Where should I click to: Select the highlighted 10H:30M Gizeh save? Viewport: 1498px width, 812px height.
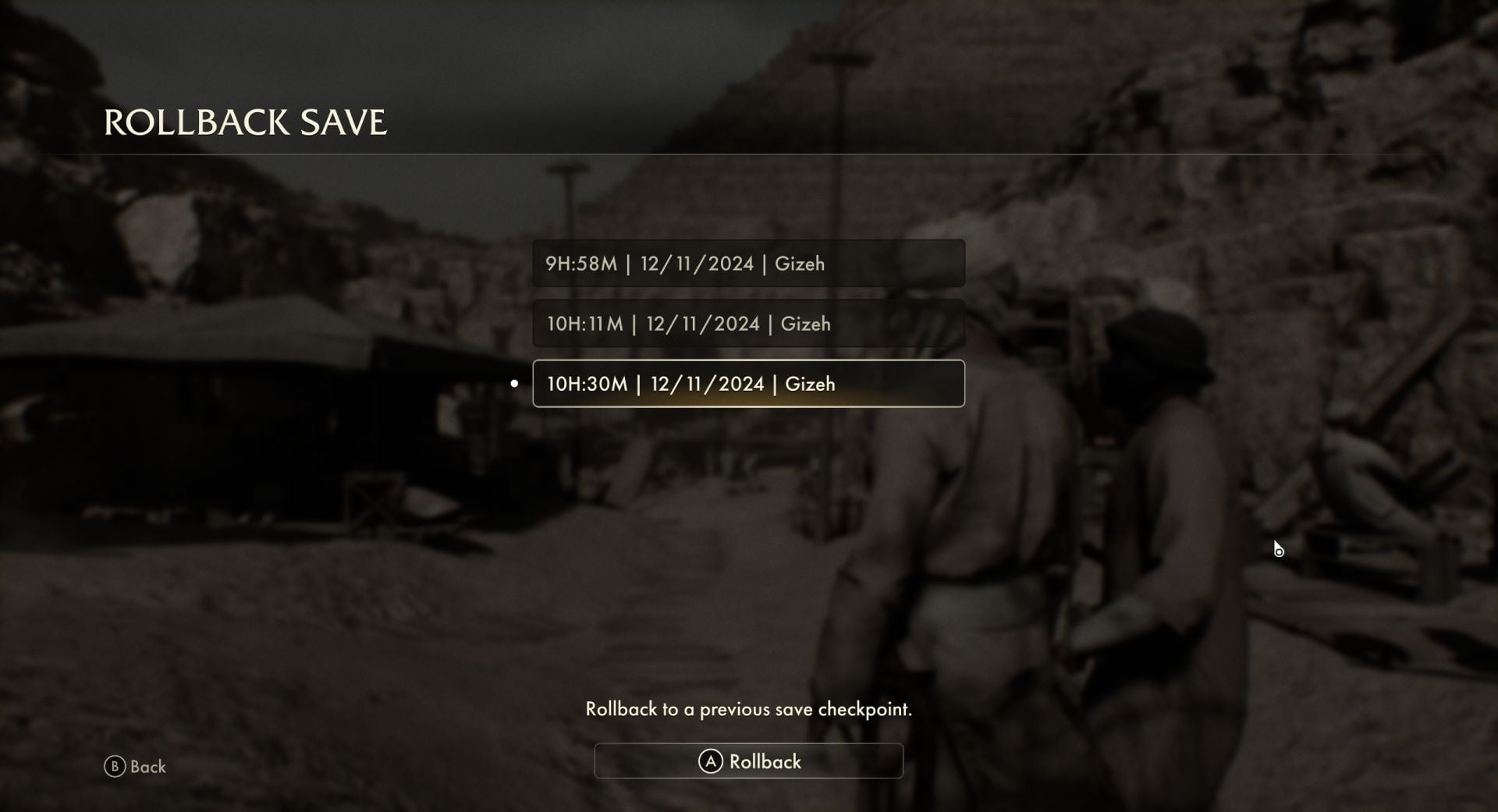click(x=748, y=383)
